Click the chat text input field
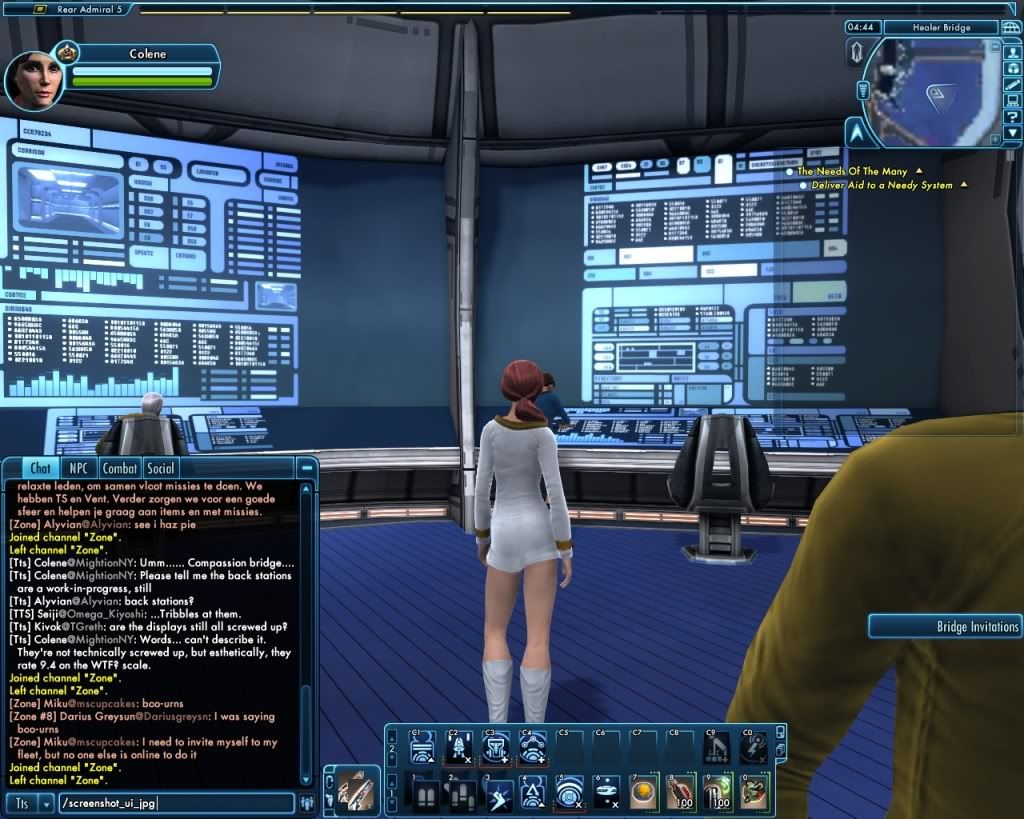Image resolution: width=1024 pixels, height=819 pixels. point(175,803)
